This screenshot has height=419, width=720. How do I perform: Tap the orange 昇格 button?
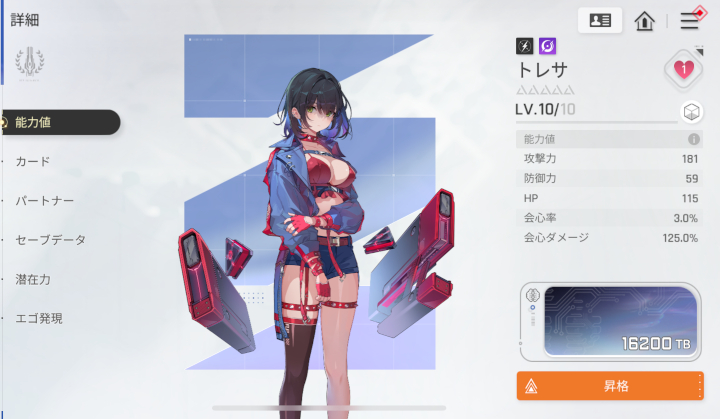(609, 385)
